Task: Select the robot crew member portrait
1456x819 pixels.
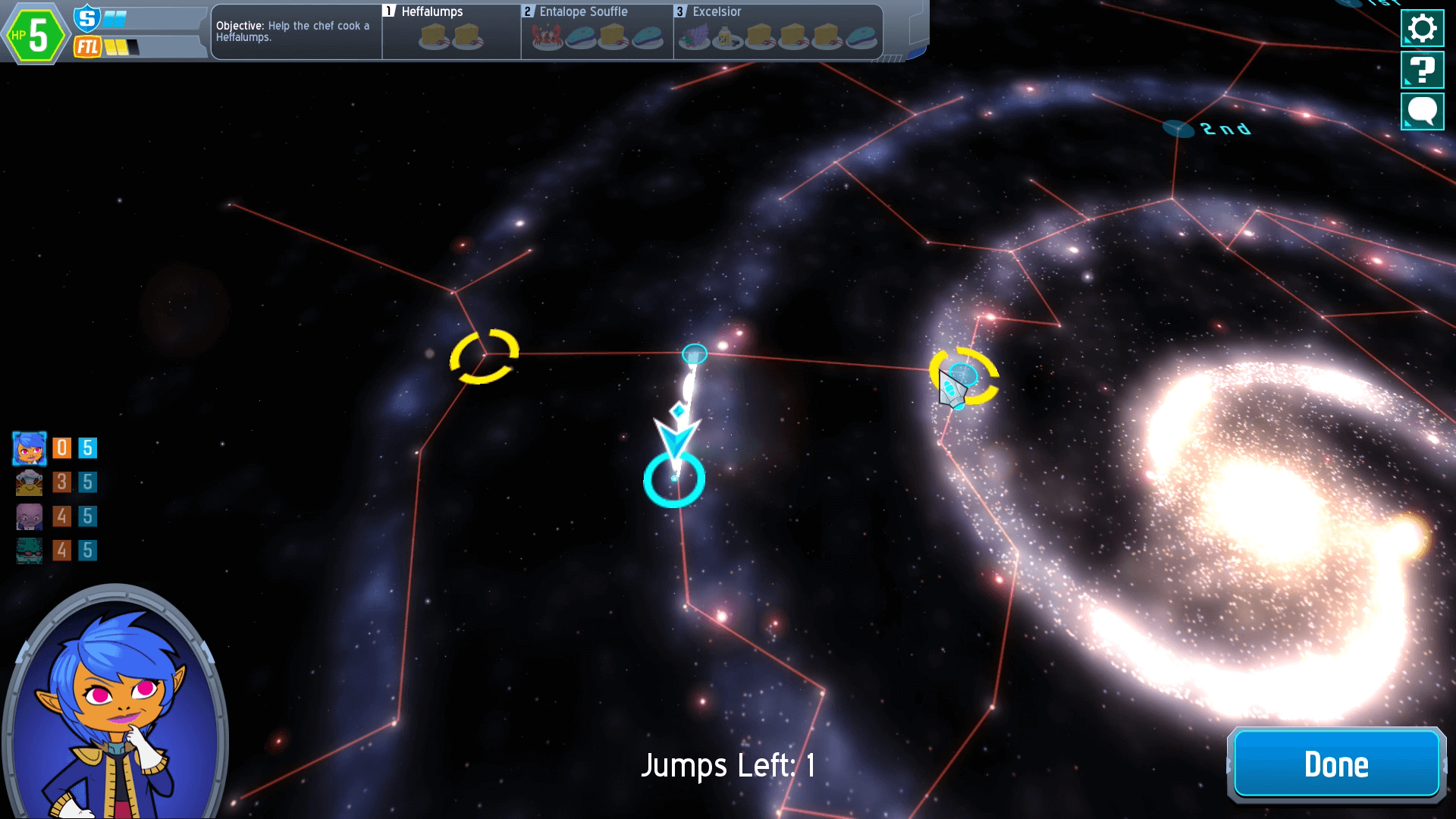Action: [29, 482]
